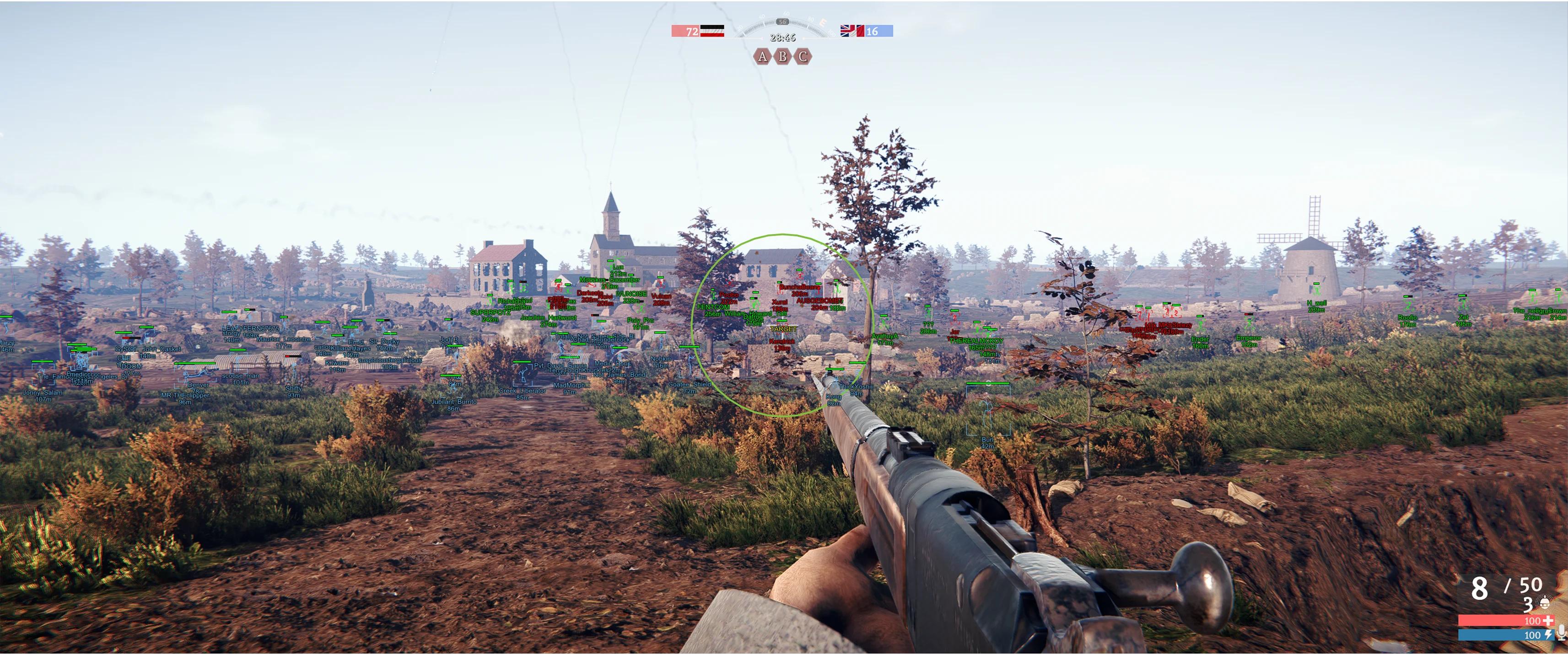This screenshot has height=655, width=1568.
Task: Select capture point A hexagon
Action: coord(762,57)
